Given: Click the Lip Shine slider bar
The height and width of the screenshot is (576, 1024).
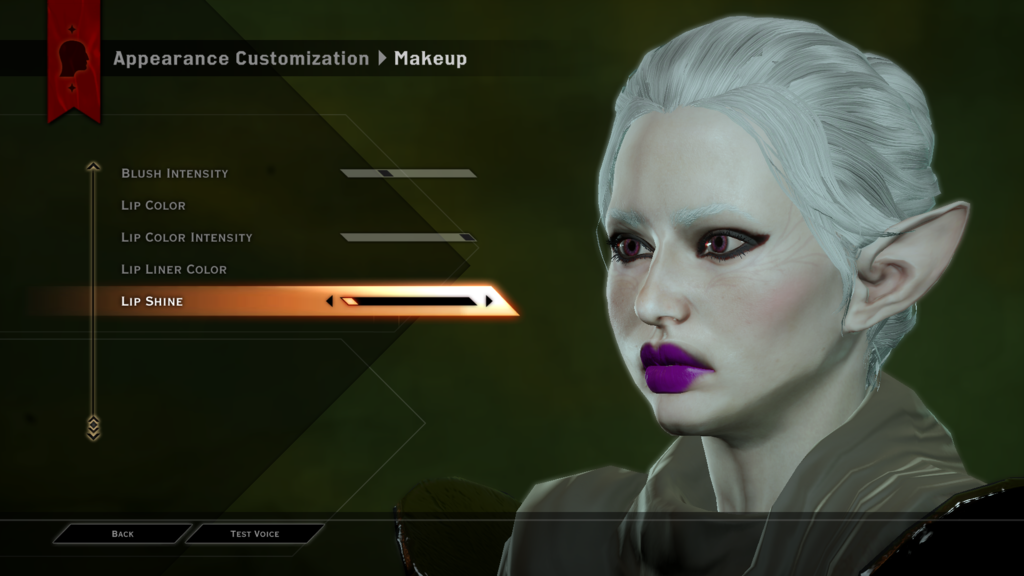Looking at the screenshot, I should click(x=409, y=301).
